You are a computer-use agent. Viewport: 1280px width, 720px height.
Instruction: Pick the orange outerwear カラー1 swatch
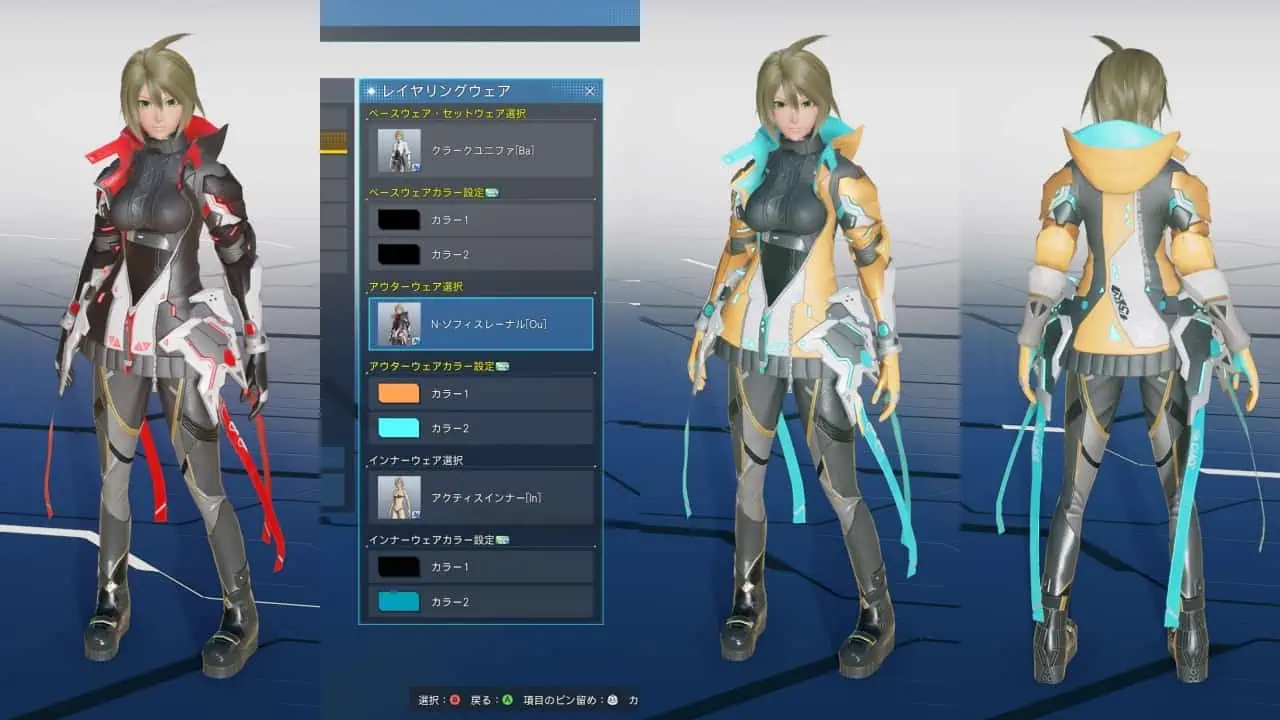pyautogui.click(x=399, y=393)
